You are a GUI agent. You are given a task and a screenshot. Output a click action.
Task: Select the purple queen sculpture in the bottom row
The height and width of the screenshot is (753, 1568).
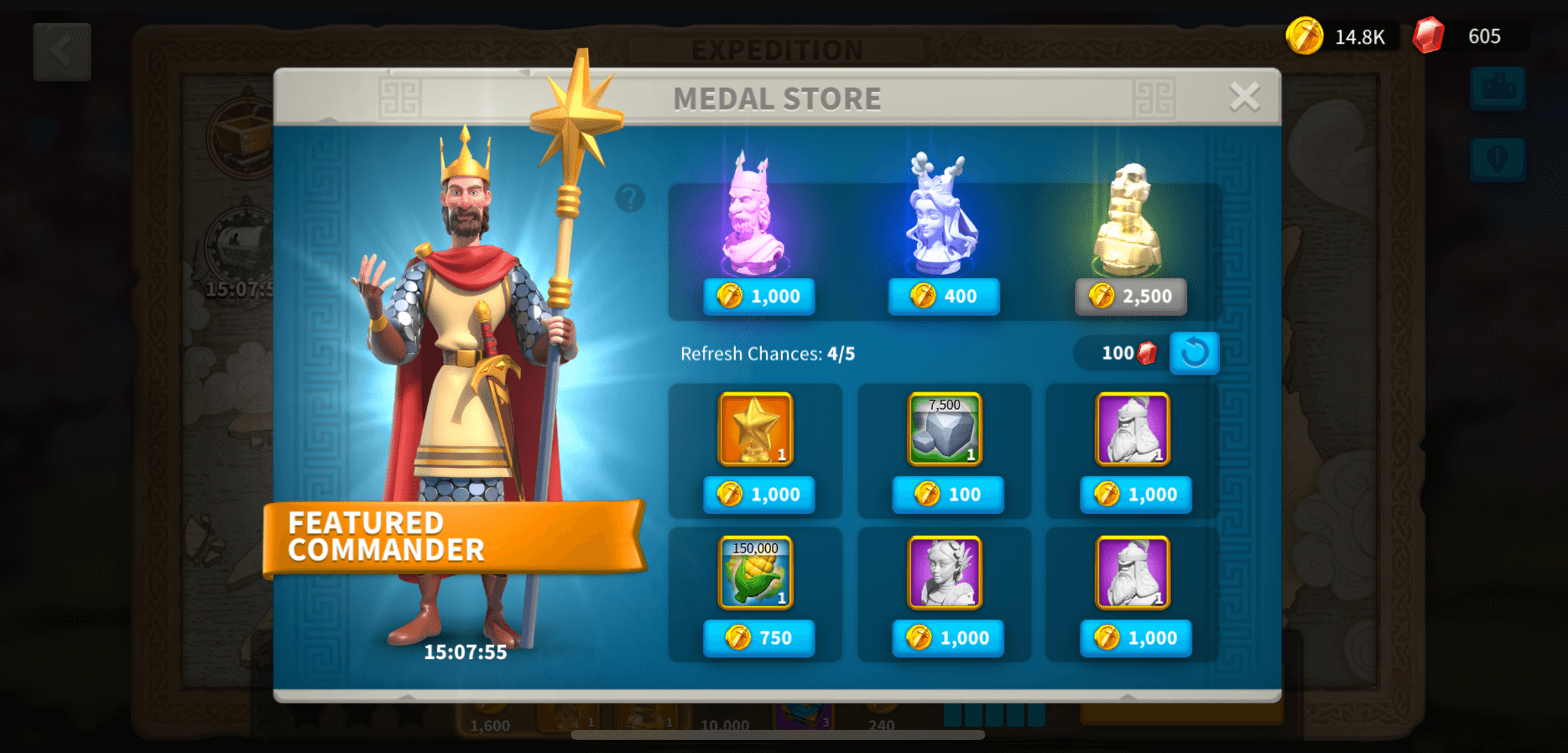tap(944, 573)
